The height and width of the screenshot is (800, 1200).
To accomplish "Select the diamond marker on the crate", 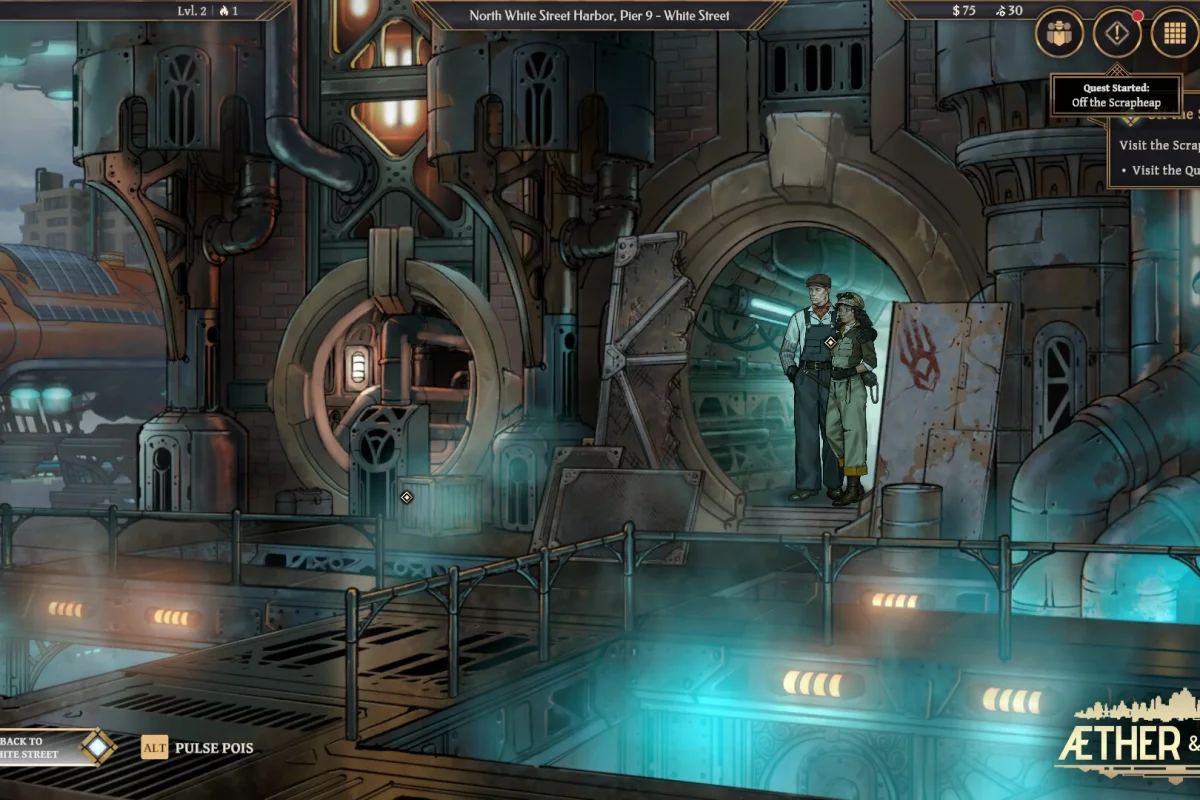I will click(x=407, y=497).
